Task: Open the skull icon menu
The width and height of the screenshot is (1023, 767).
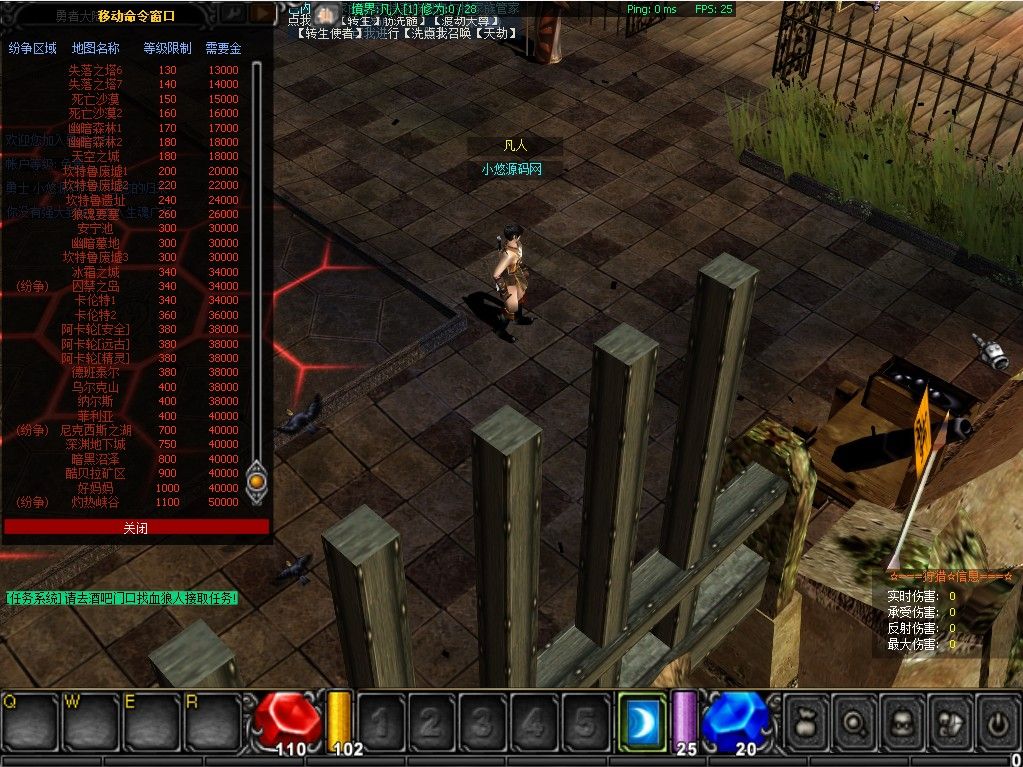Action: pyautogui.click(x=903, y=718)
